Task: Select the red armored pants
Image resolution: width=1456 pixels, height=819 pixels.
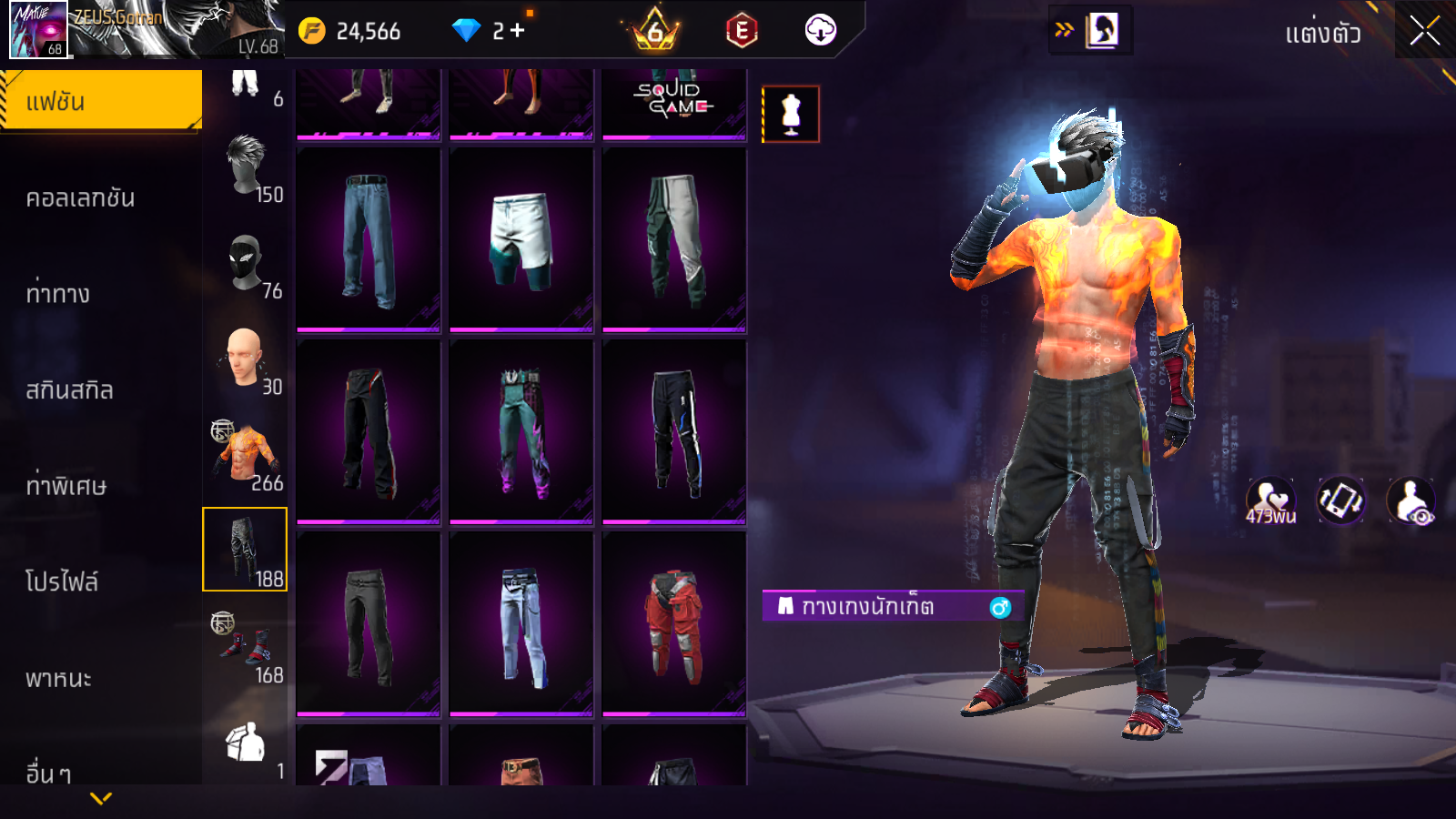Action: (x=674, y=624)
